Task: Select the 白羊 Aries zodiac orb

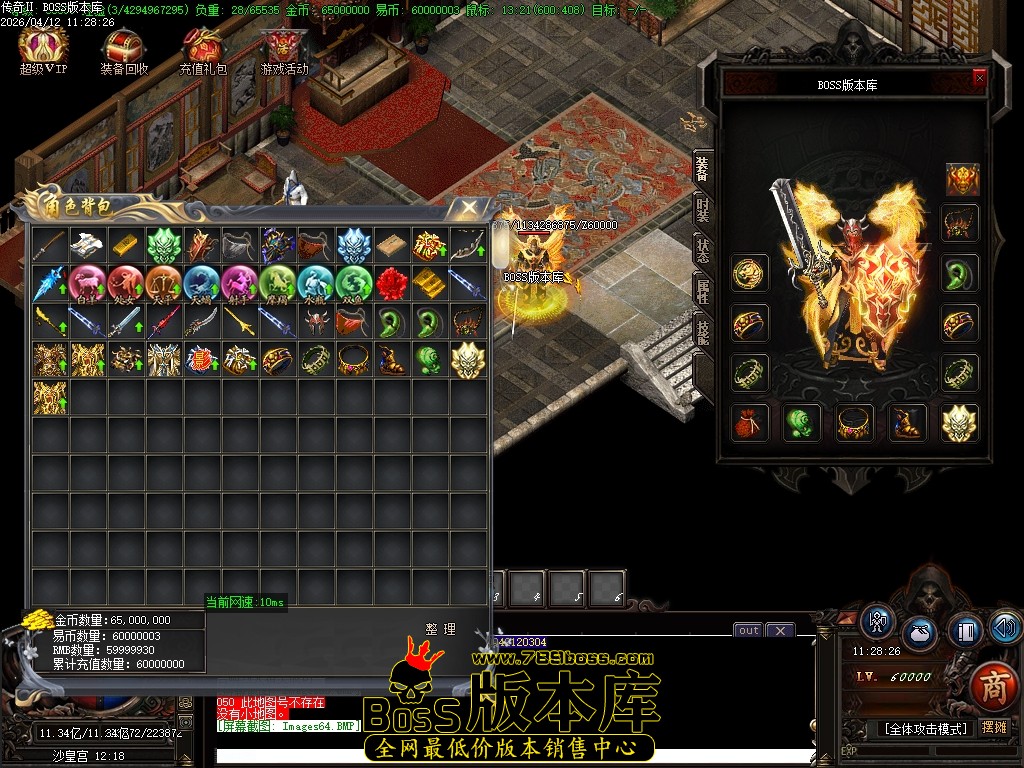Action: click(x=87, y=283)
